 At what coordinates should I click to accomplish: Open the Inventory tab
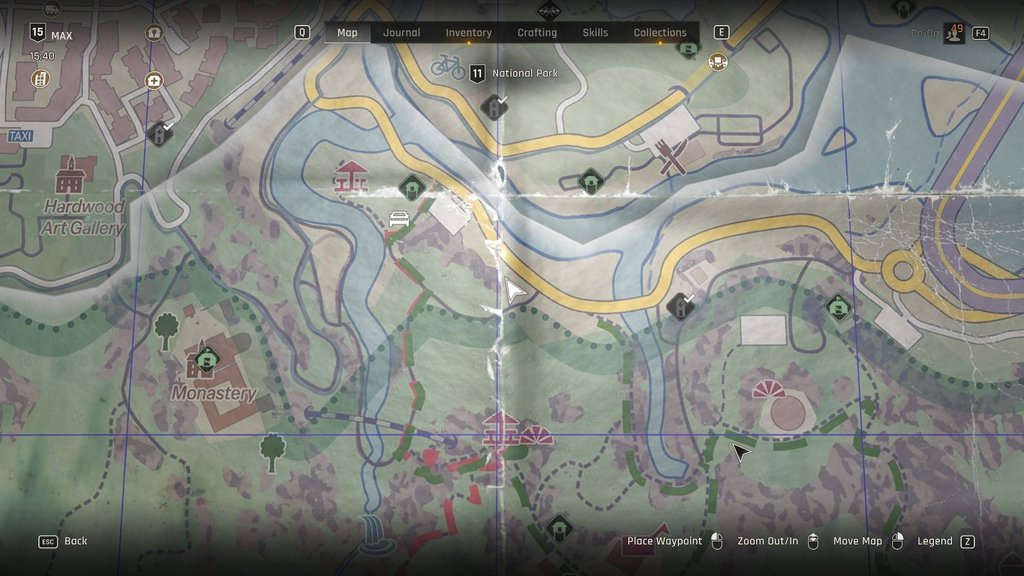point(468,33)
